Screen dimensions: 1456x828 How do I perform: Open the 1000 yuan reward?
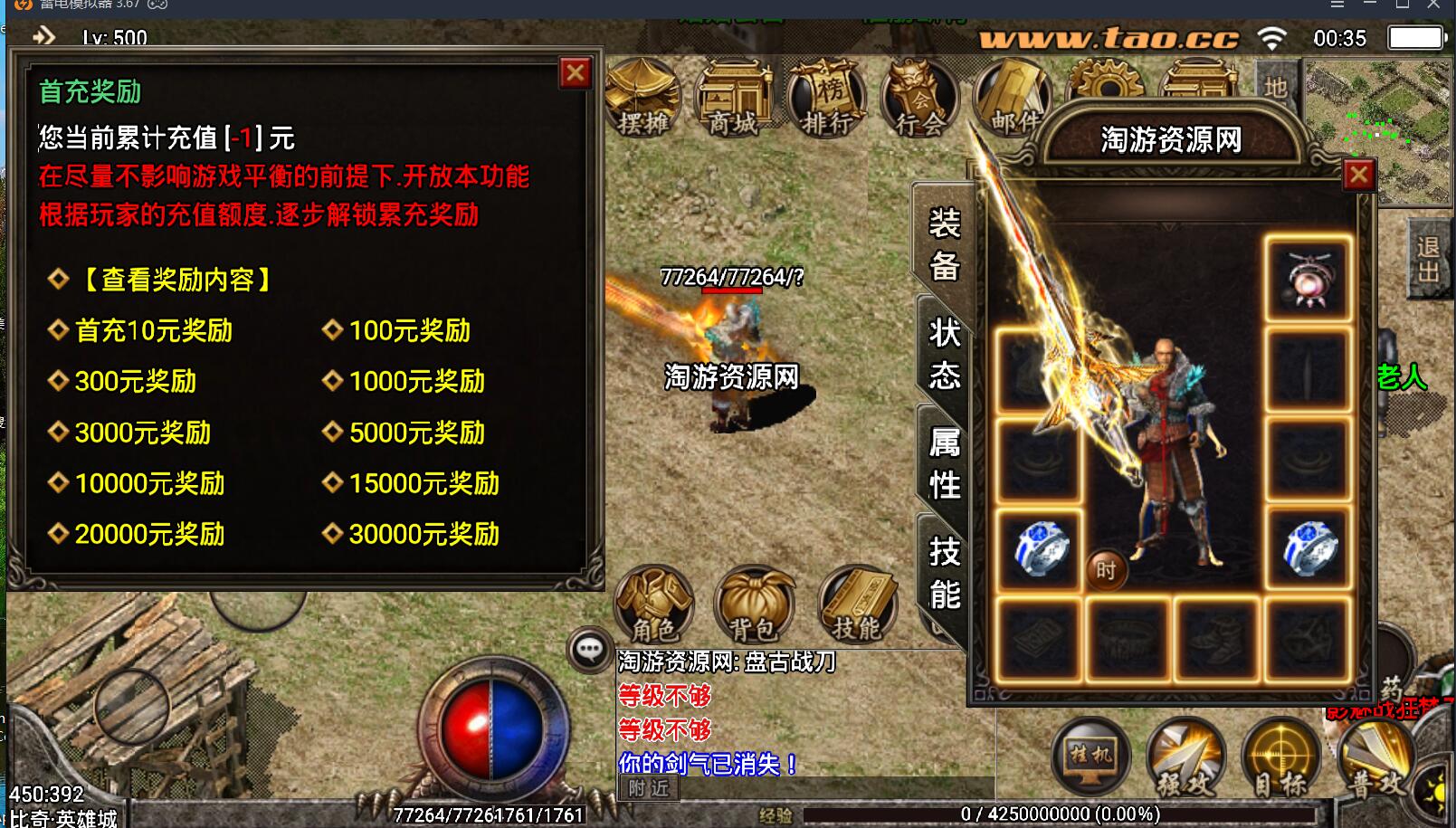(x=416, y=382)
